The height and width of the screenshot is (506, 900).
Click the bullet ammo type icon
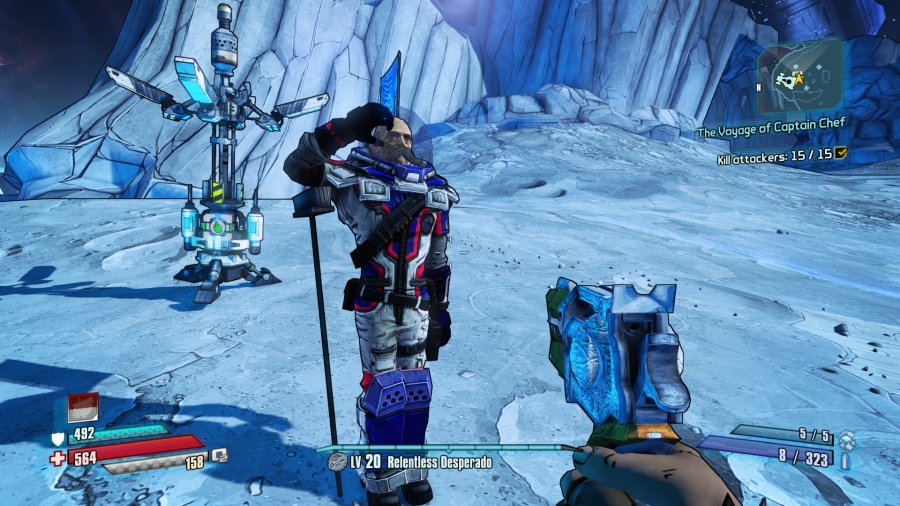point(846,461)
